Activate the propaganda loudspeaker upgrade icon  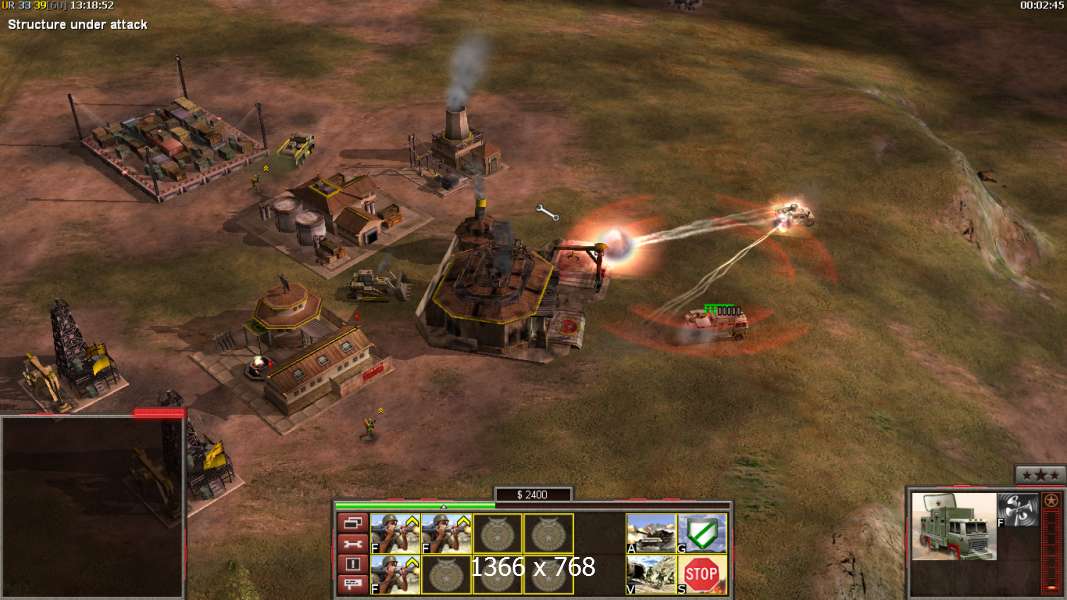point(1016,510)
